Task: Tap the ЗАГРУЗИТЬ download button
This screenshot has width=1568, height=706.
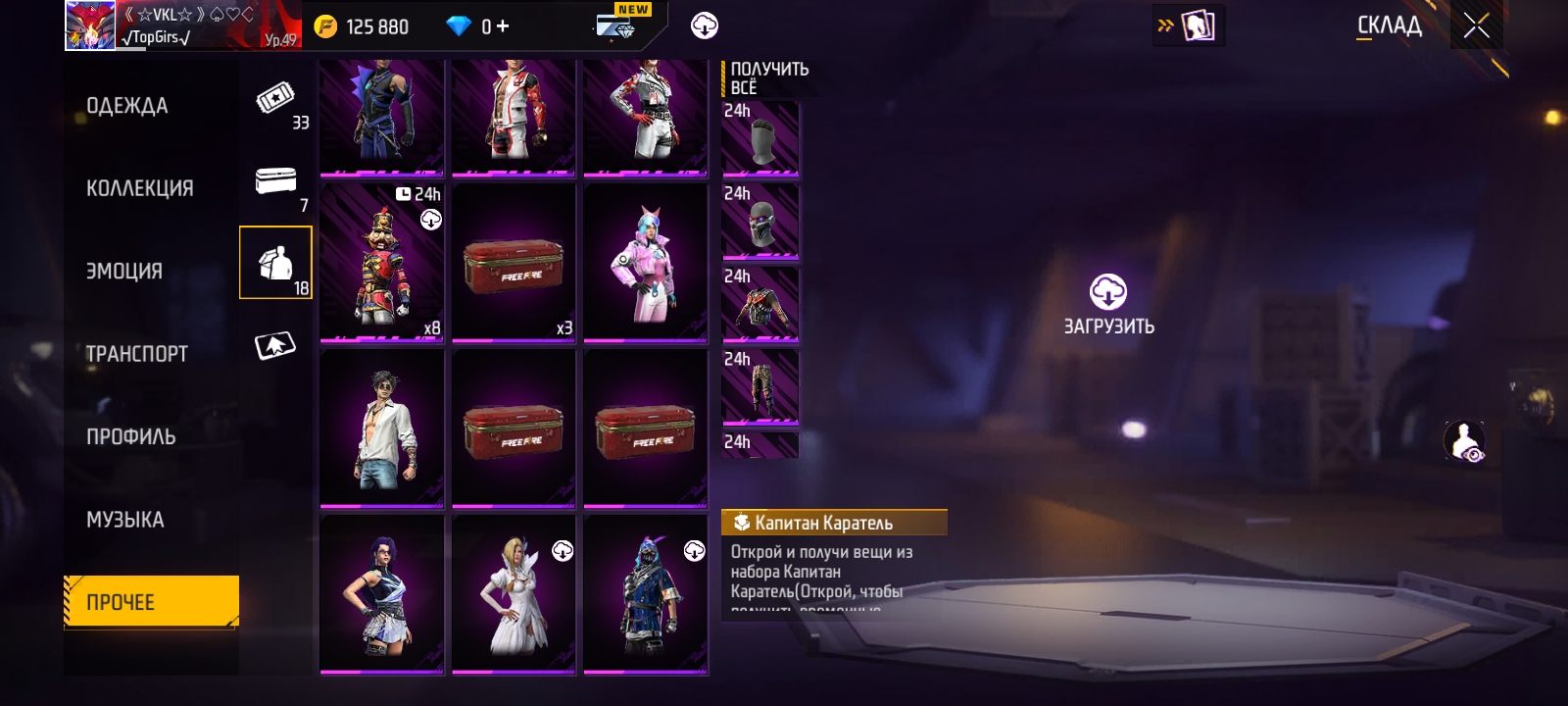Action: pyautogui.click(x=1108, y=305)
